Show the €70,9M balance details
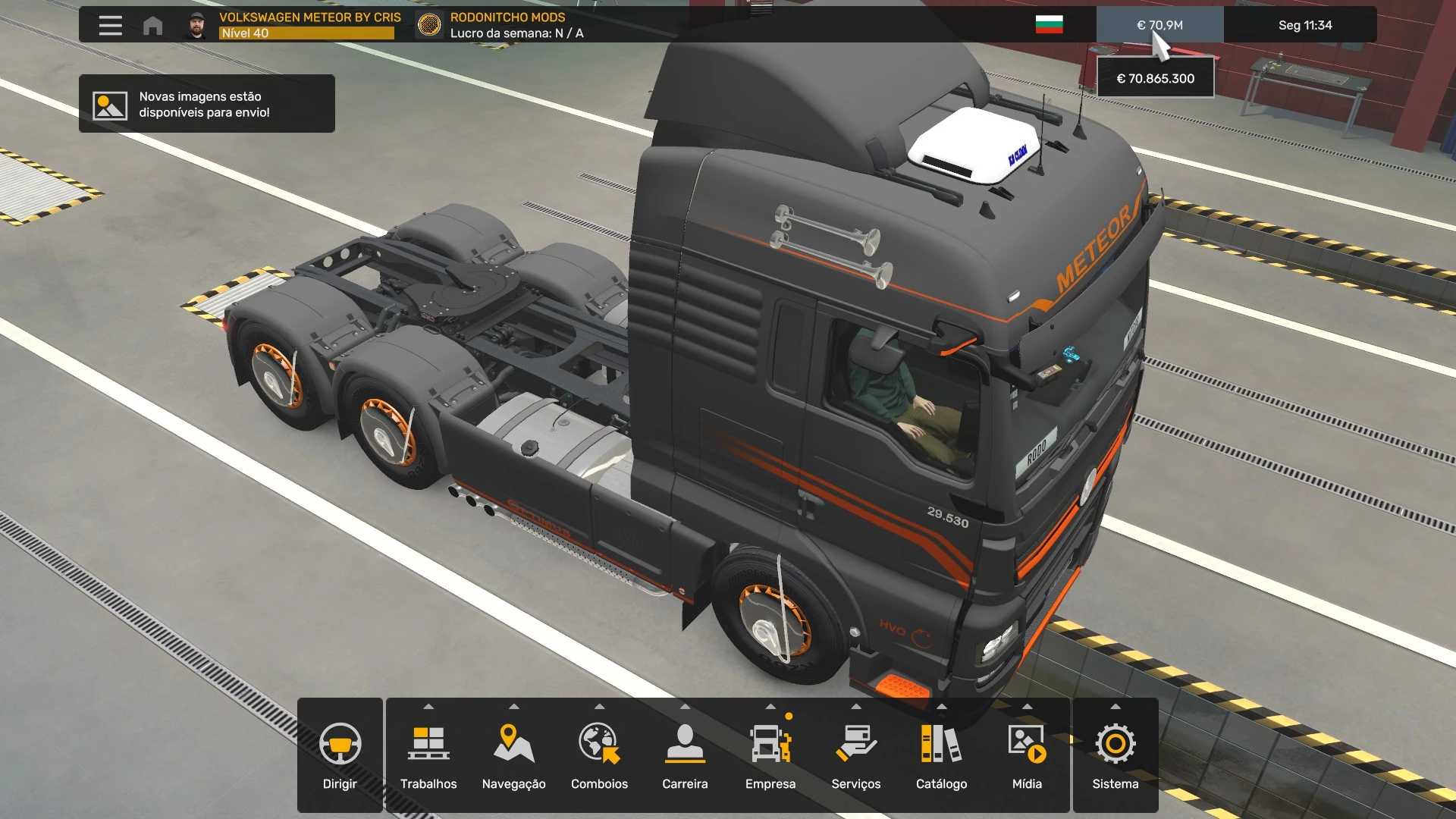The image size is (1456, 819). (x=1159, y=25)
